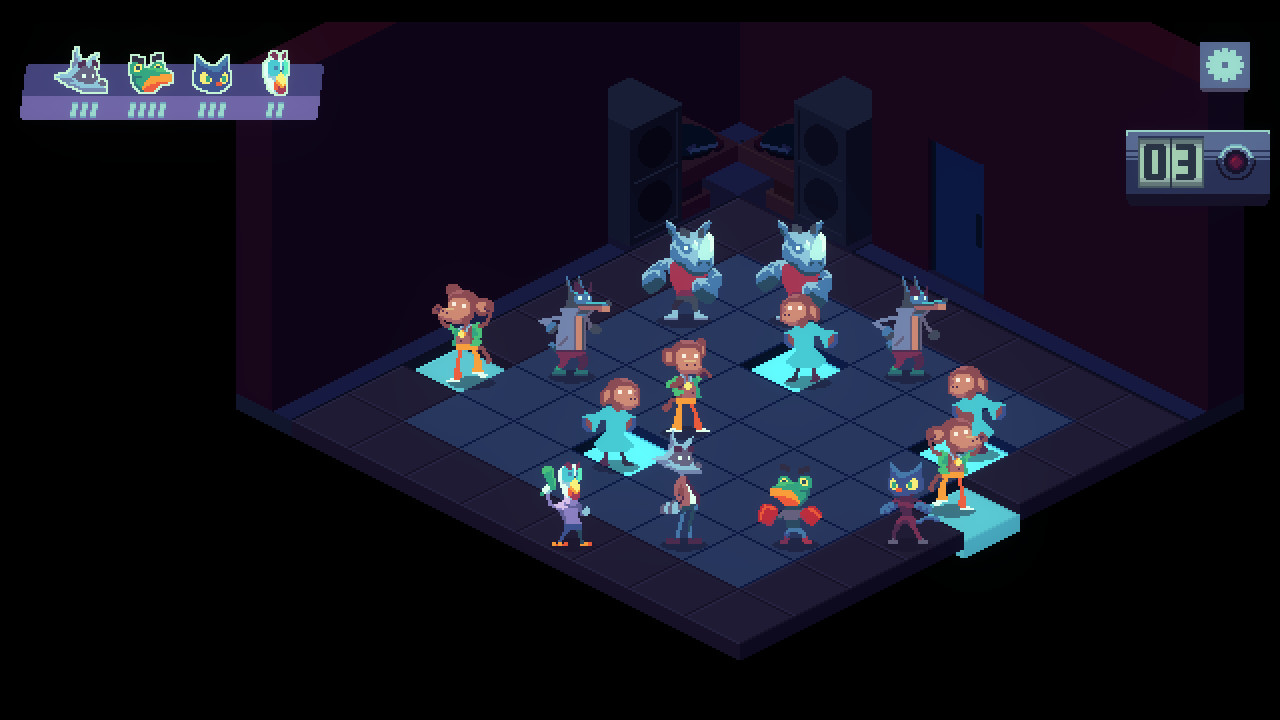This screenshot has height=720, width=1280.
Task: Click the right speaker stack on stage
Action: [x=822, y=155]
